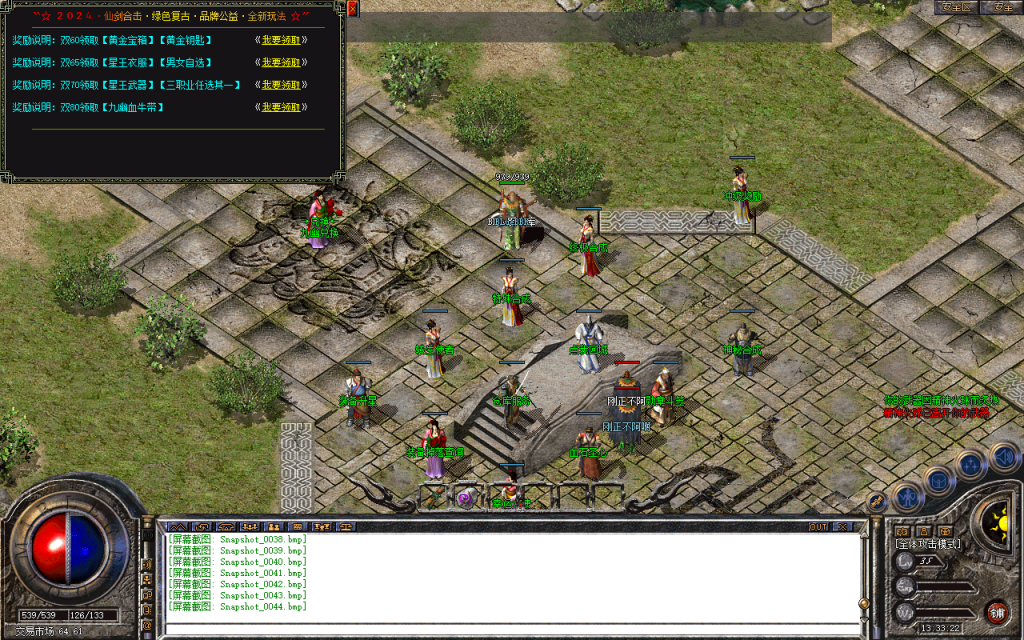Screen dimensions: 1024x640
Task: Claim the 星王武器 level 70 reward
Action: pos(281,85)
